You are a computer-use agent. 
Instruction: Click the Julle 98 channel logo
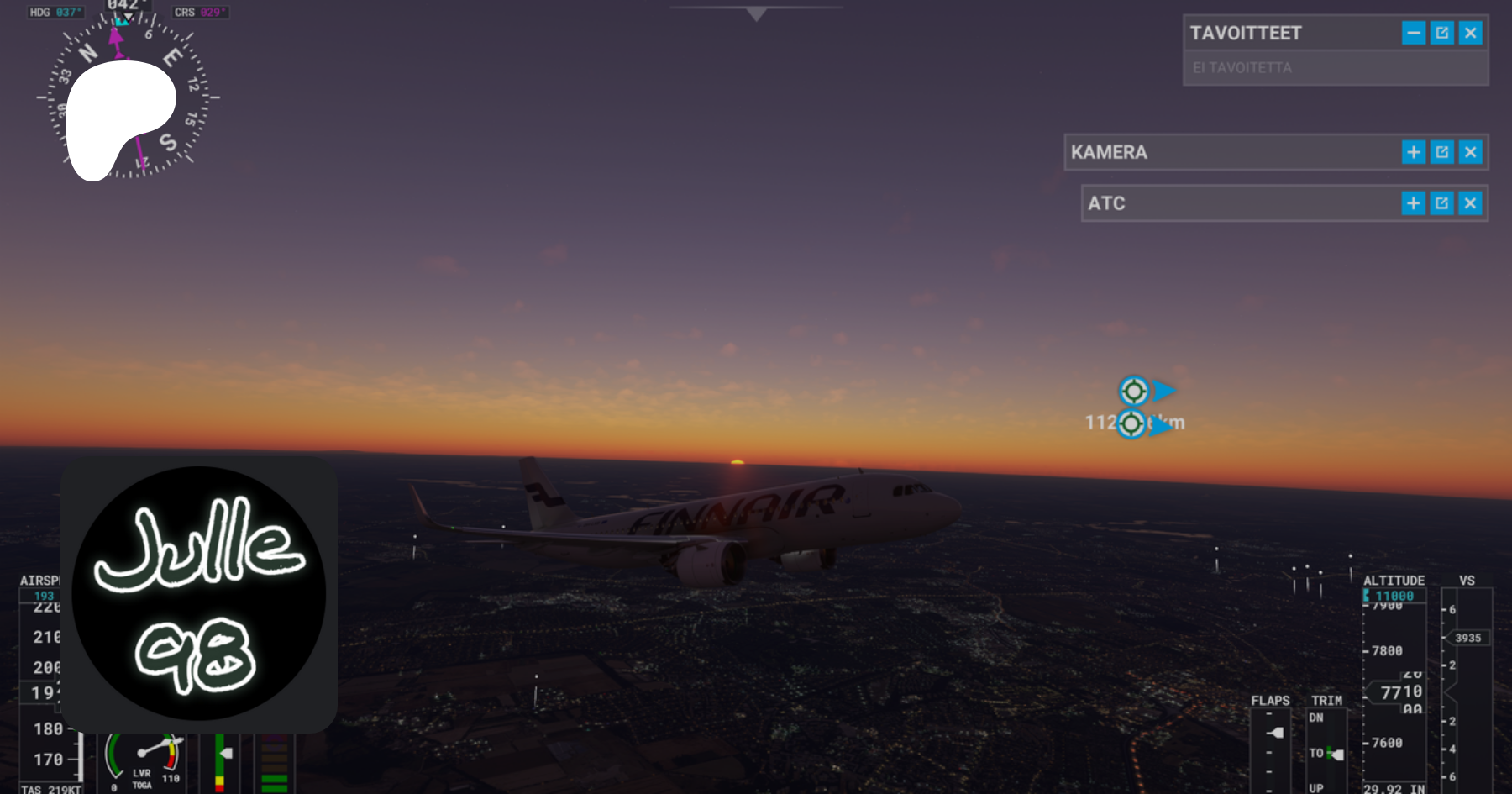click(x=199, y=593)
